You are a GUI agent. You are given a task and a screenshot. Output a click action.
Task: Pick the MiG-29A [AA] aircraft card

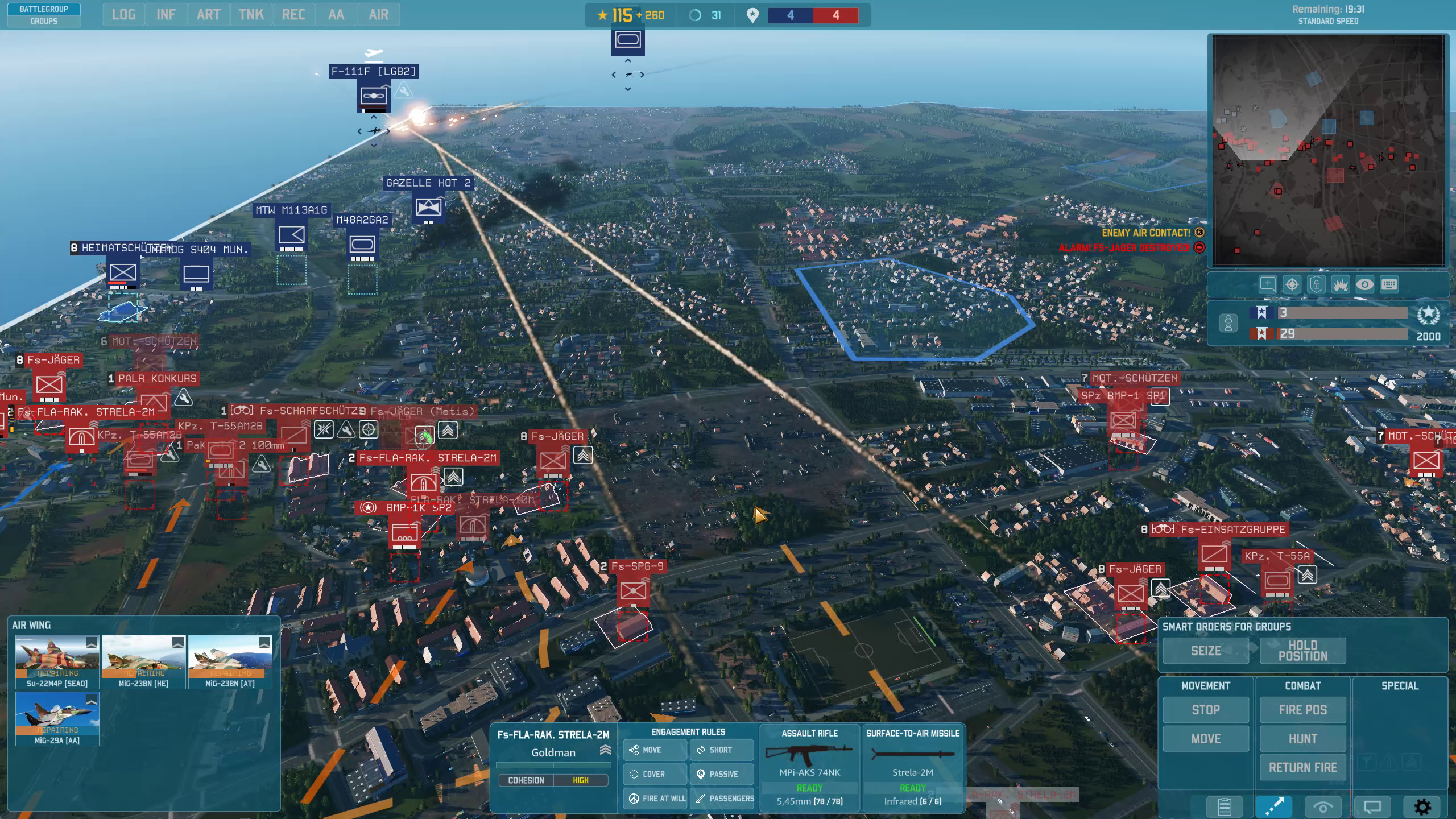(57, 718)
